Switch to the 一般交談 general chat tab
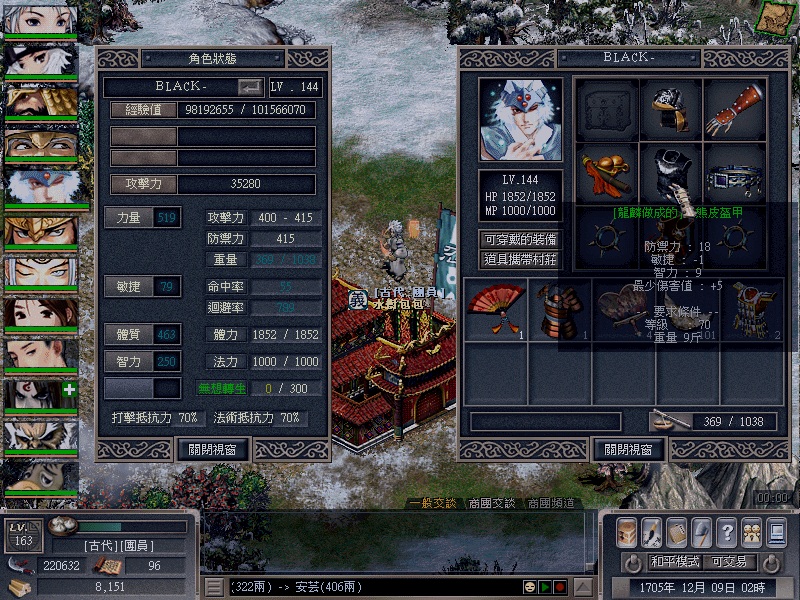This screenshot has width=800, height=600. coord(436,503)
